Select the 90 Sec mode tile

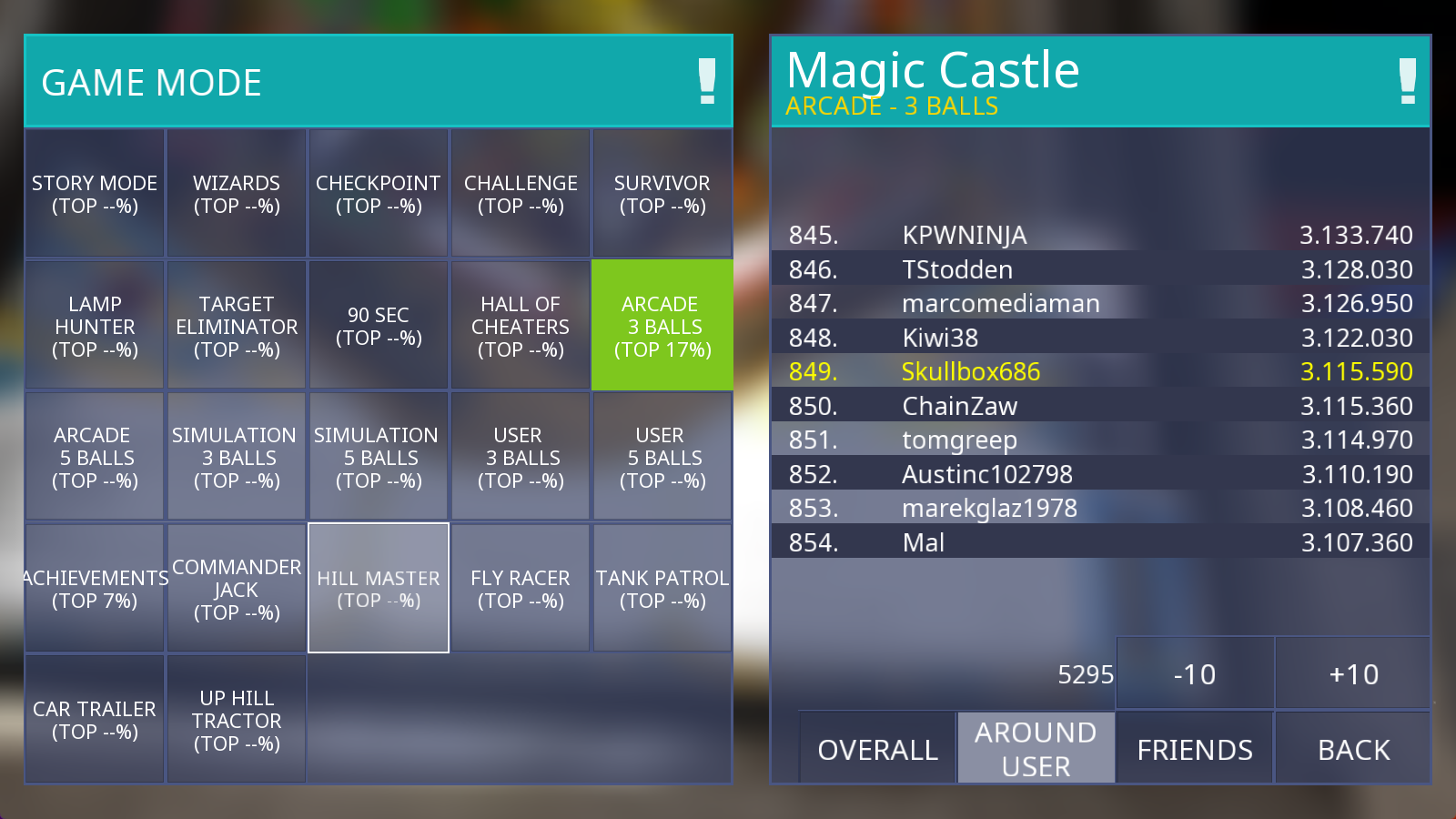pos(379,326)
